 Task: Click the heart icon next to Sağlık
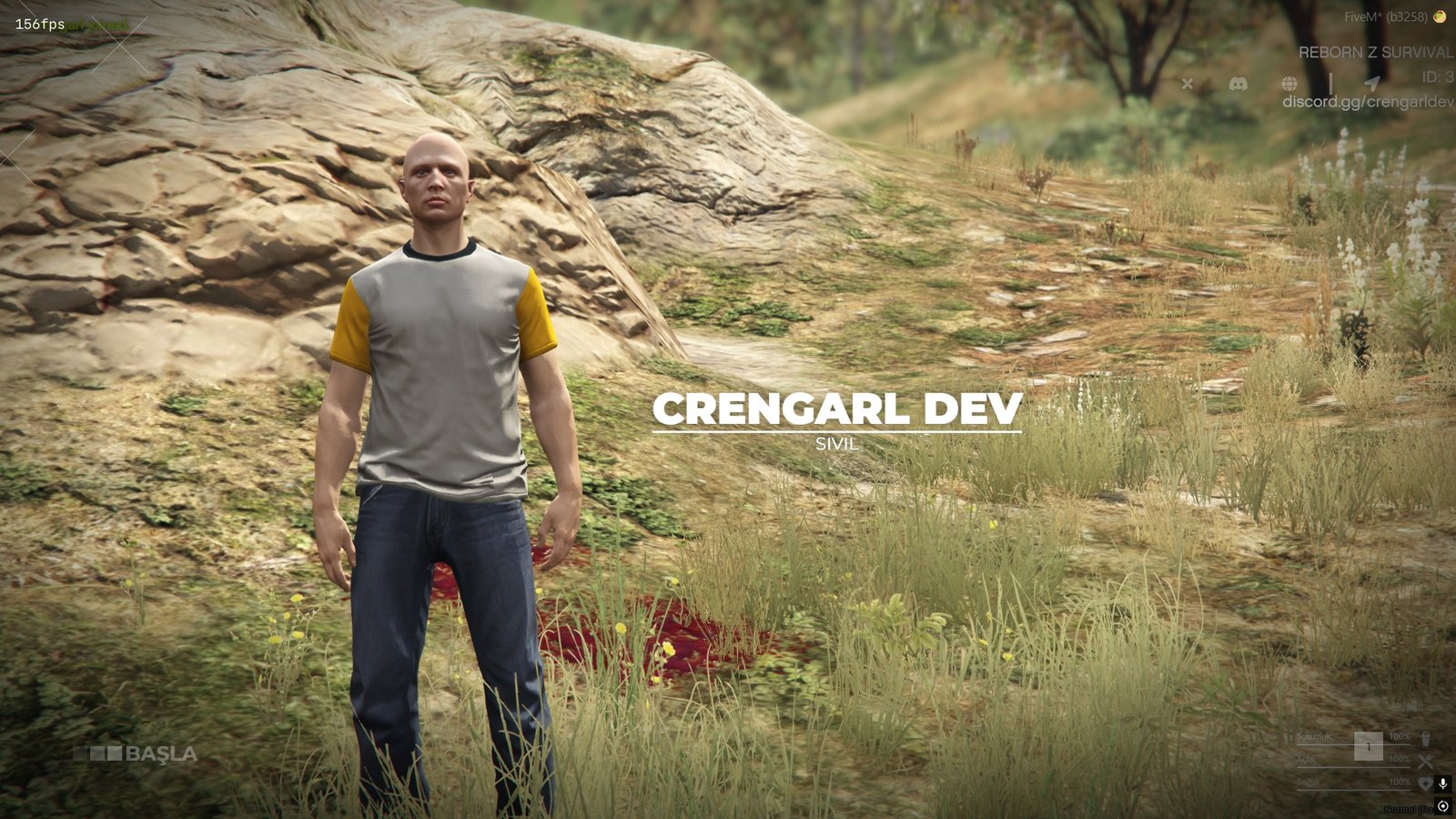tap(1425, 784)
